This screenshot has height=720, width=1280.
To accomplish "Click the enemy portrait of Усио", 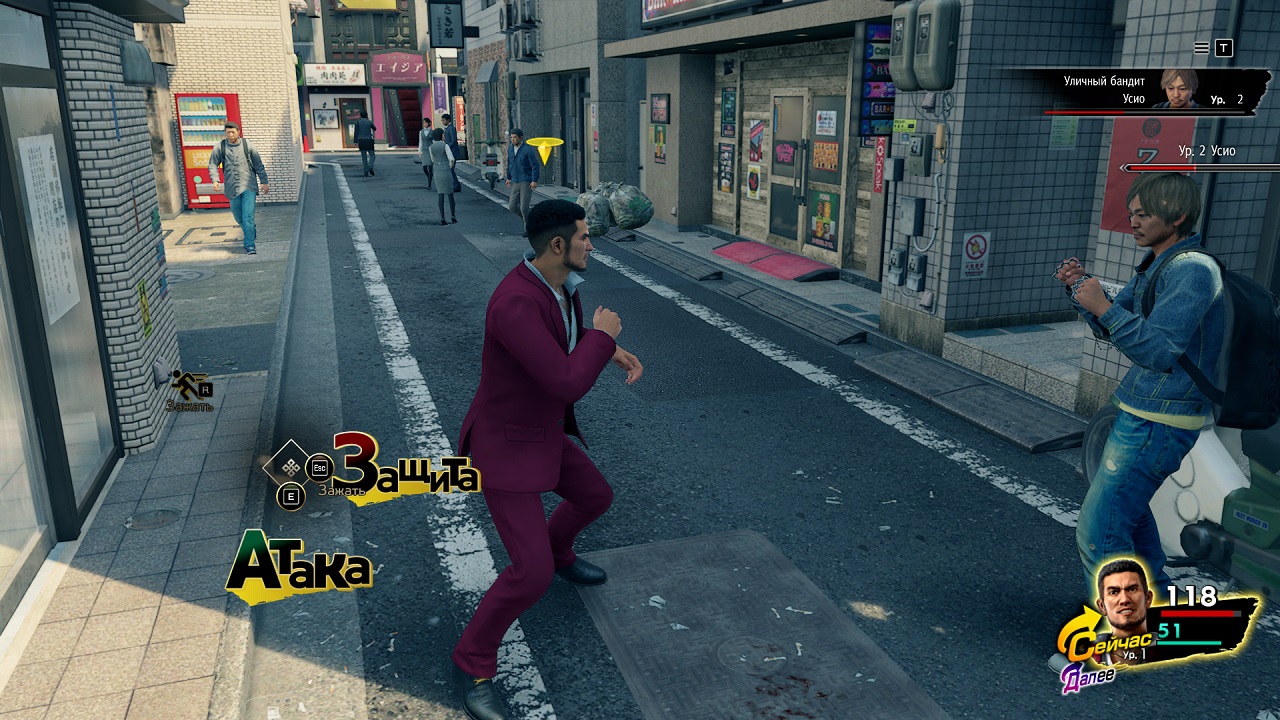I will (1174, 91).
